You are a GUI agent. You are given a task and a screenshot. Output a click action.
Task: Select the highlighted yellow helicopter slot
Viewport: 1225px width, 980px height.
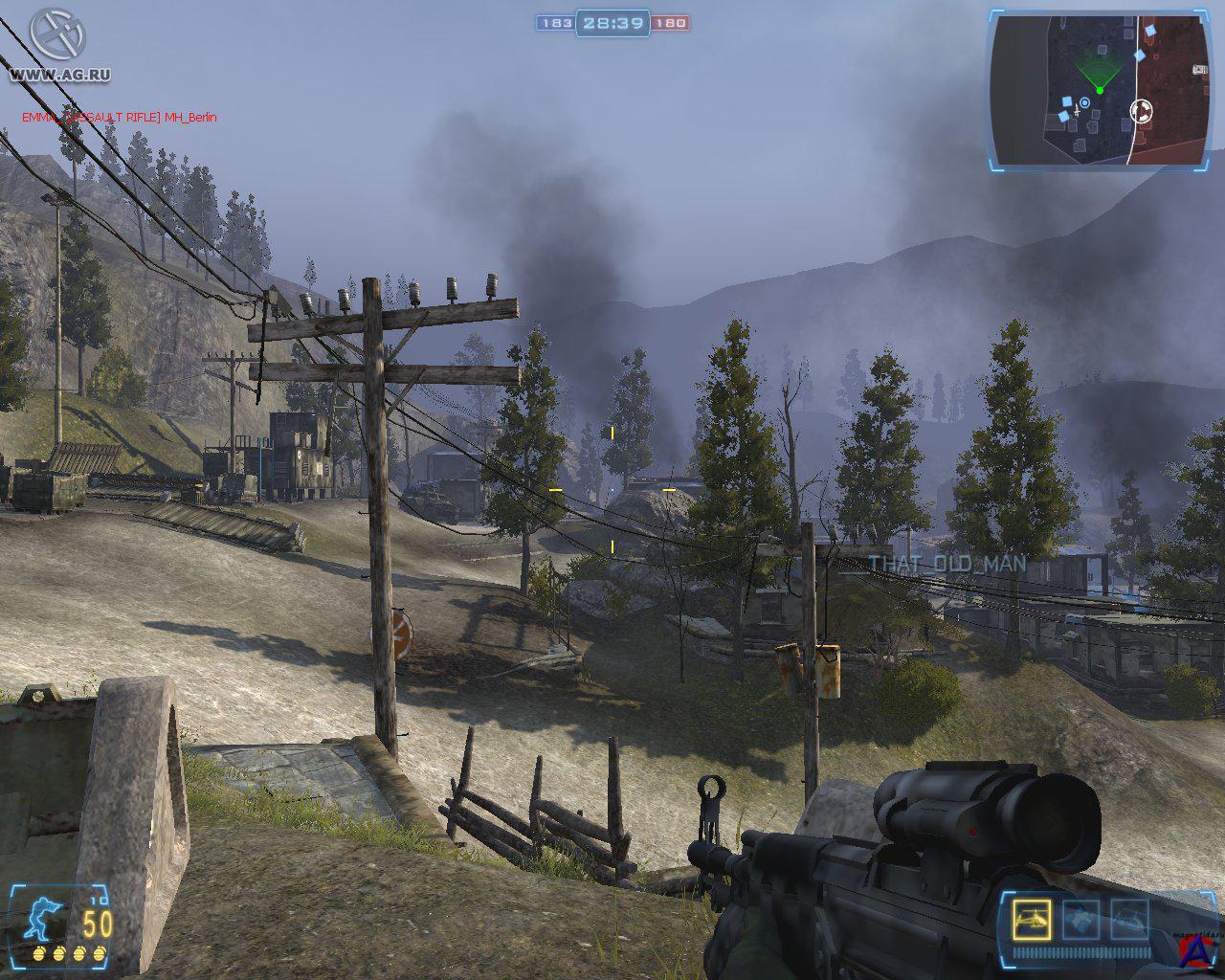tap(1030, 920)
